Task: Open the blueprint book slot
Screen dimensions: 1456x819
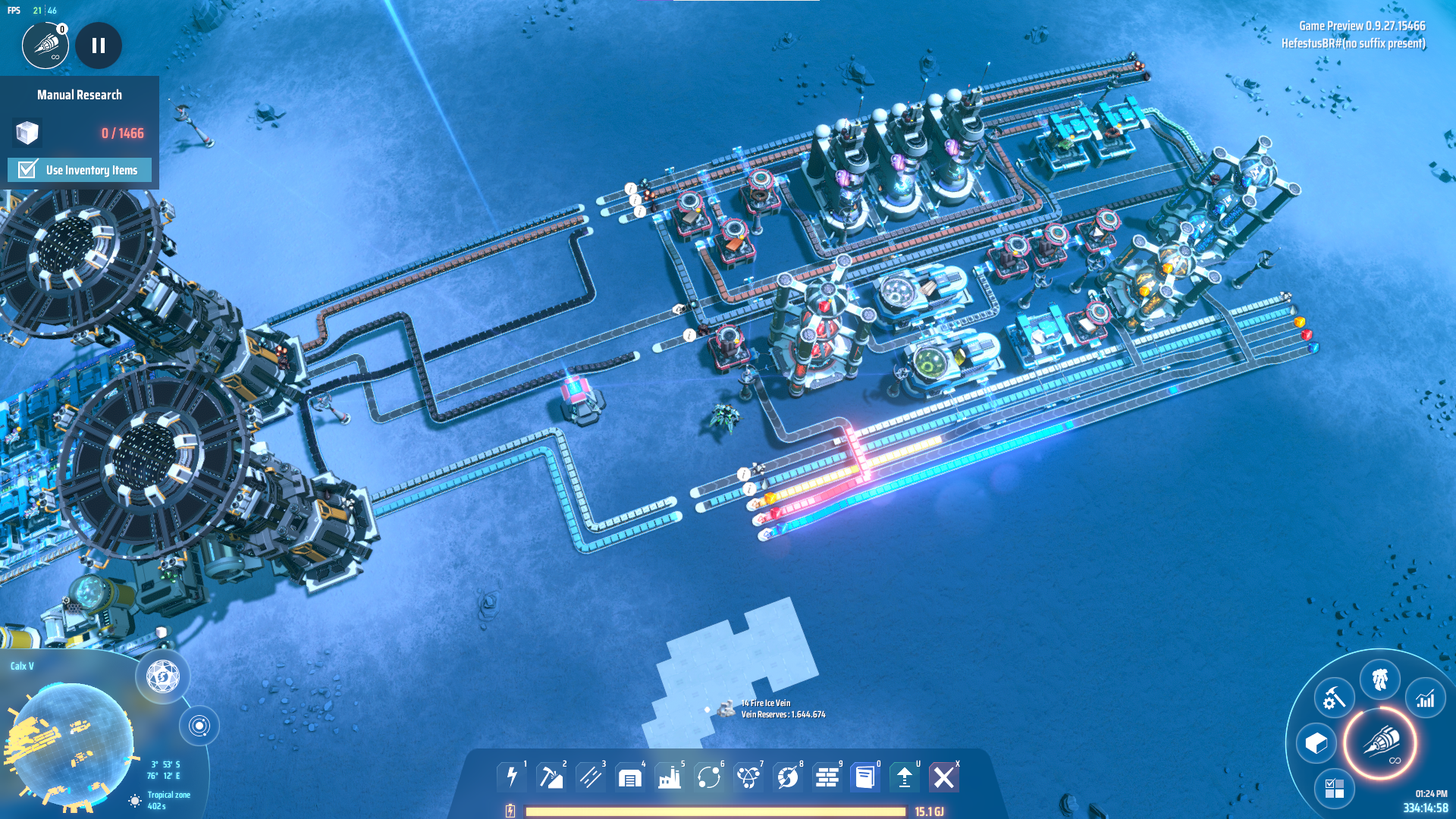Action: coord(865,777)
